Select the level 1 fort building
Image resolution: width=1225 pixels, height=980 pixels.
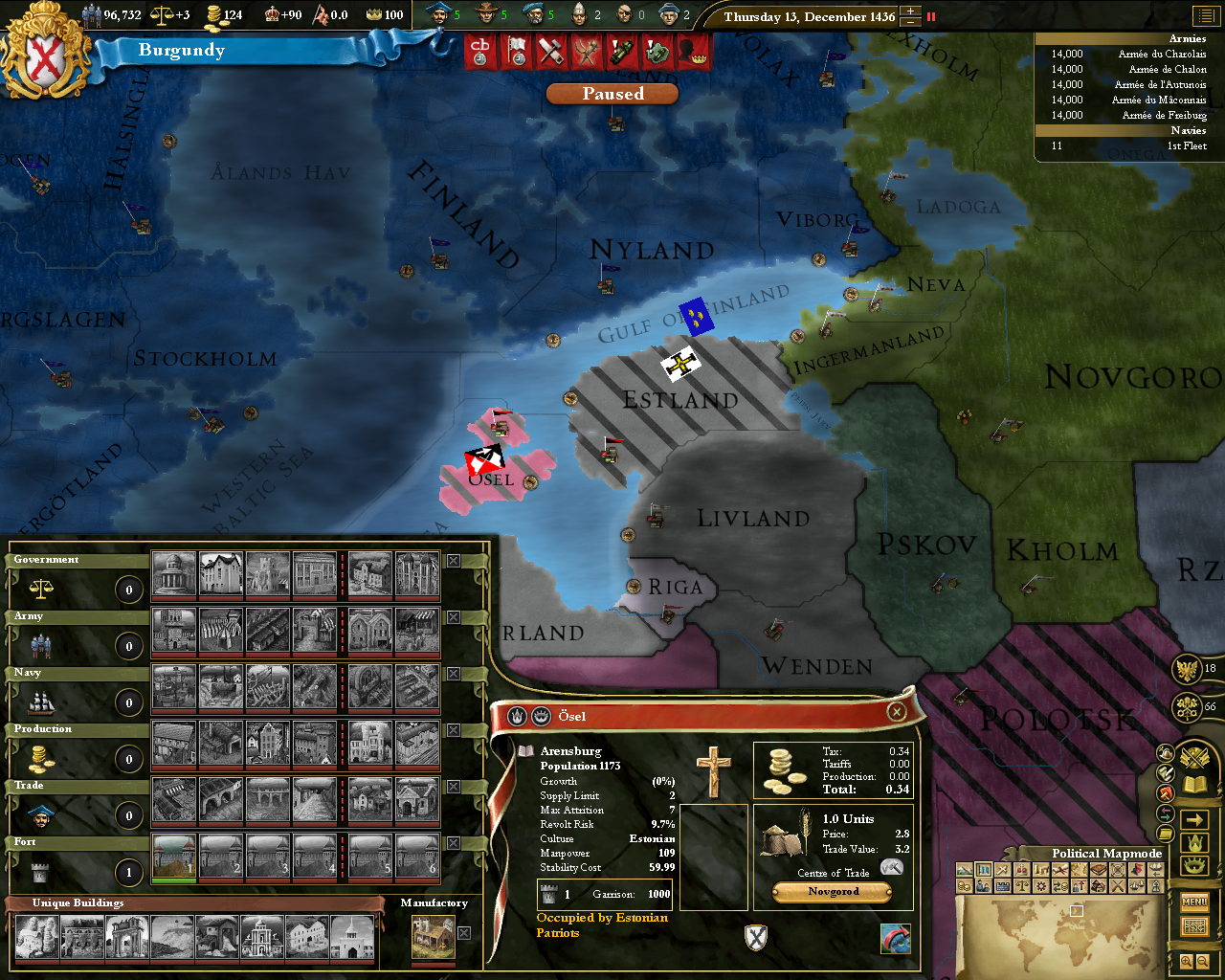[x=174, y=856]
